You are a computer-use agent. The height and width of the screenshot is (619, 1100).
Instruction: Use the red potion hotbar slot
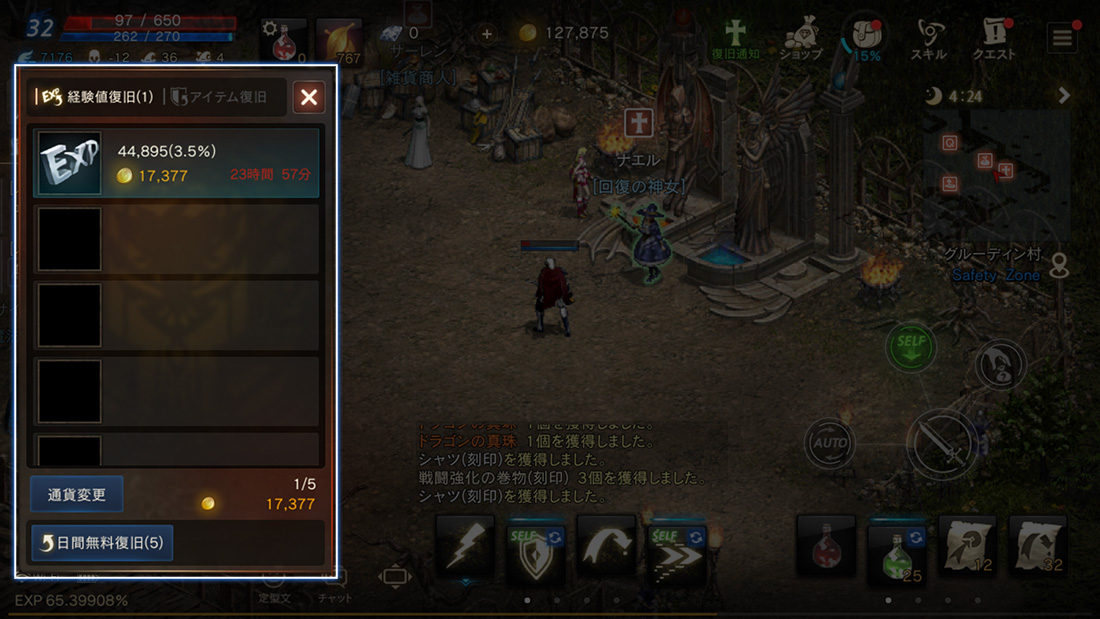coord(825,545)
